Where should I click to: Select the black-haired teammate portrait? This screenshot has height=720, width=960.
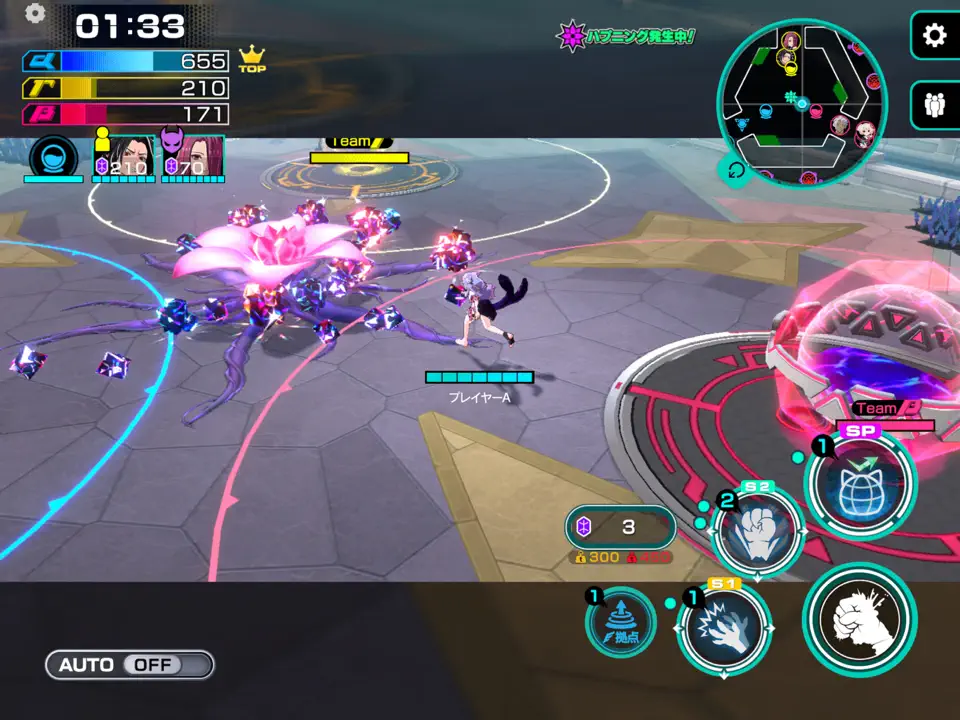point(125,157)
